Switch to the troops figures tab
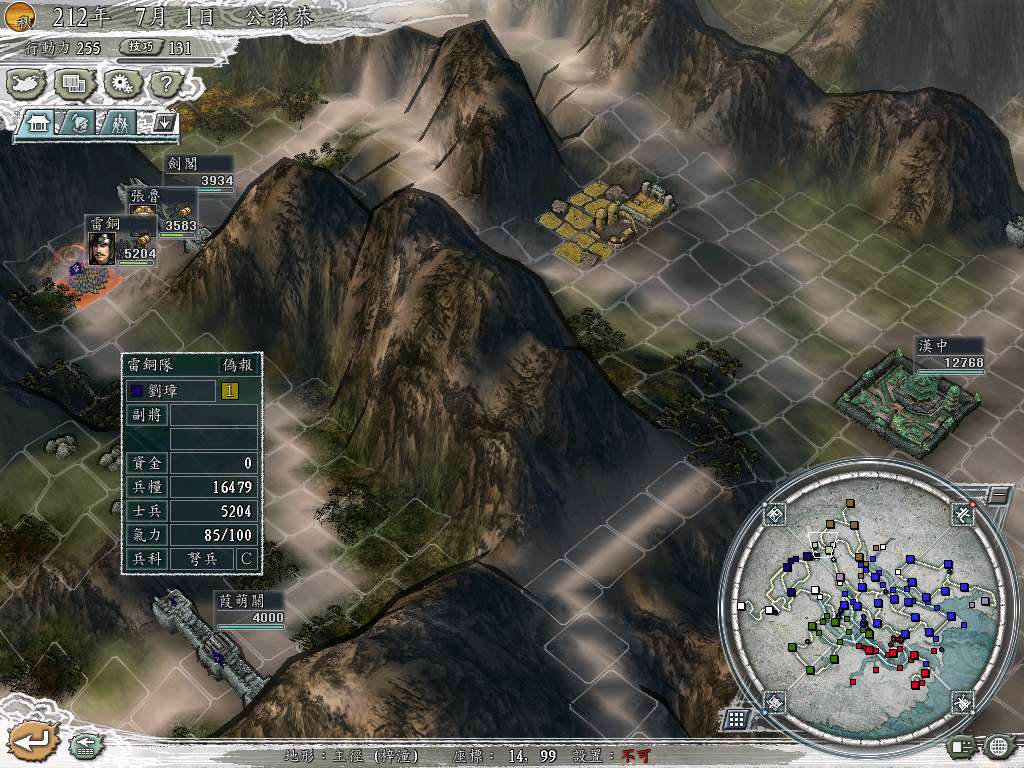The image size is (1024, 768). (x=120, y=123)
